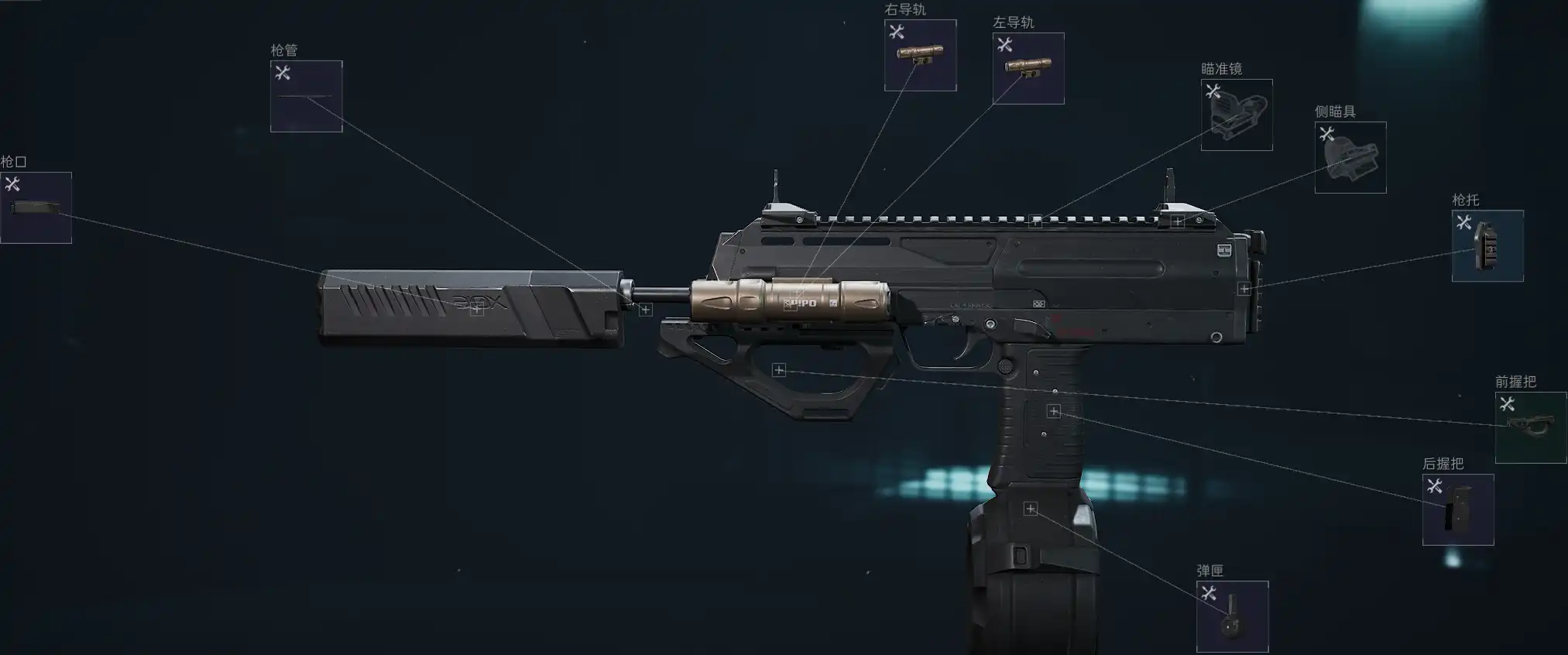Viewport: 1568px width, 655px height.
Task: Open the 侧瞄具 side sight slot
Action: (1350, 157)
